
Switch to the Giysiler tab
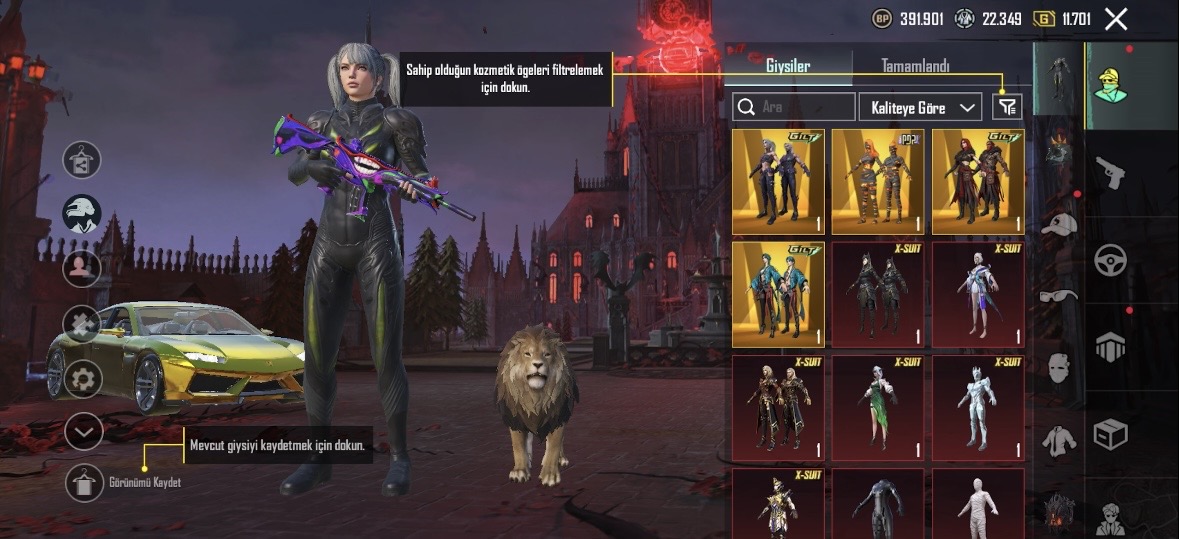pyautogui.click(x=787, y=67)
